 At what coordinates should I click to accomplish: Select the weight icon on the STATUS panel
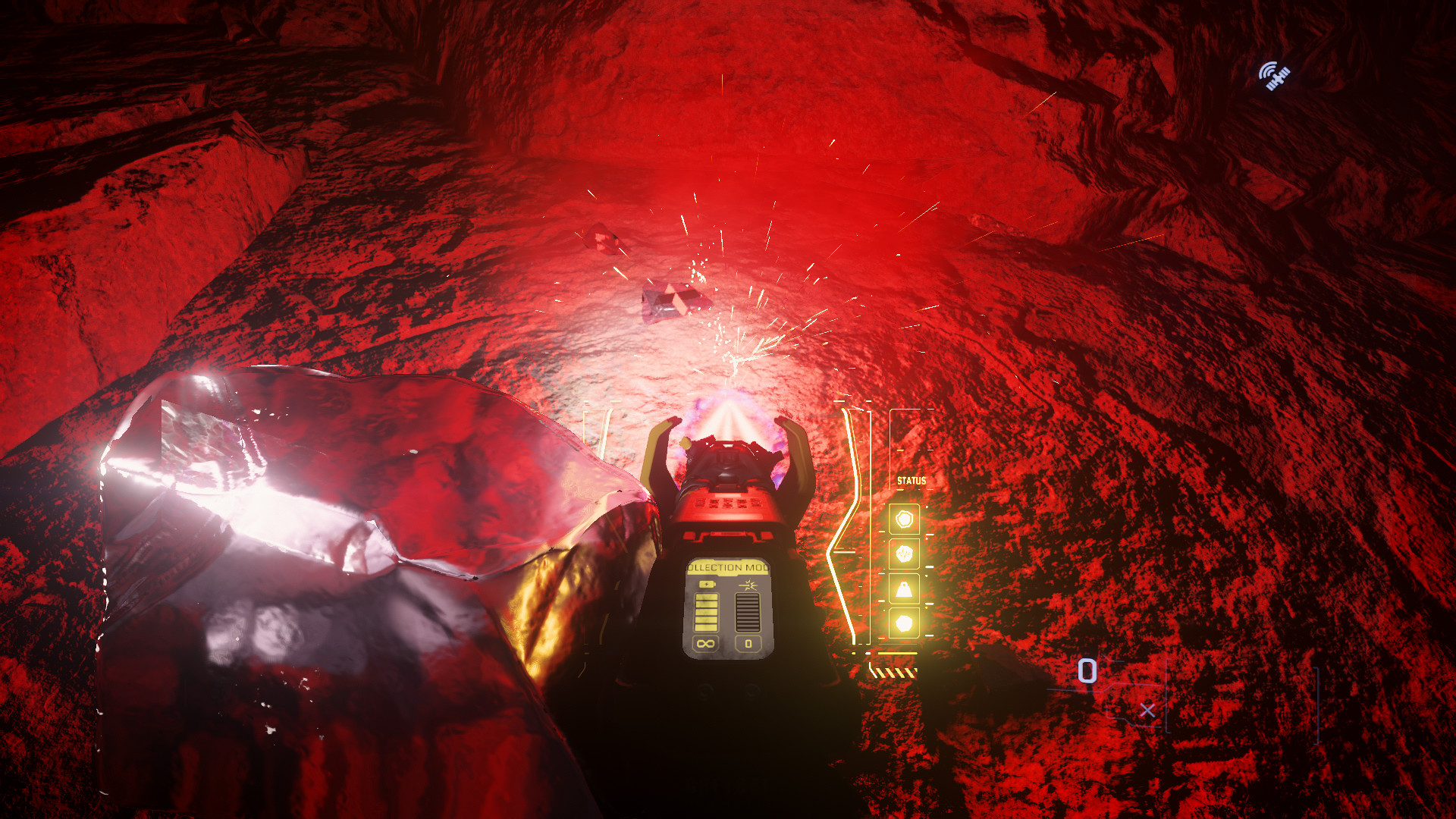pyautogui.click(x=905, y=588)
